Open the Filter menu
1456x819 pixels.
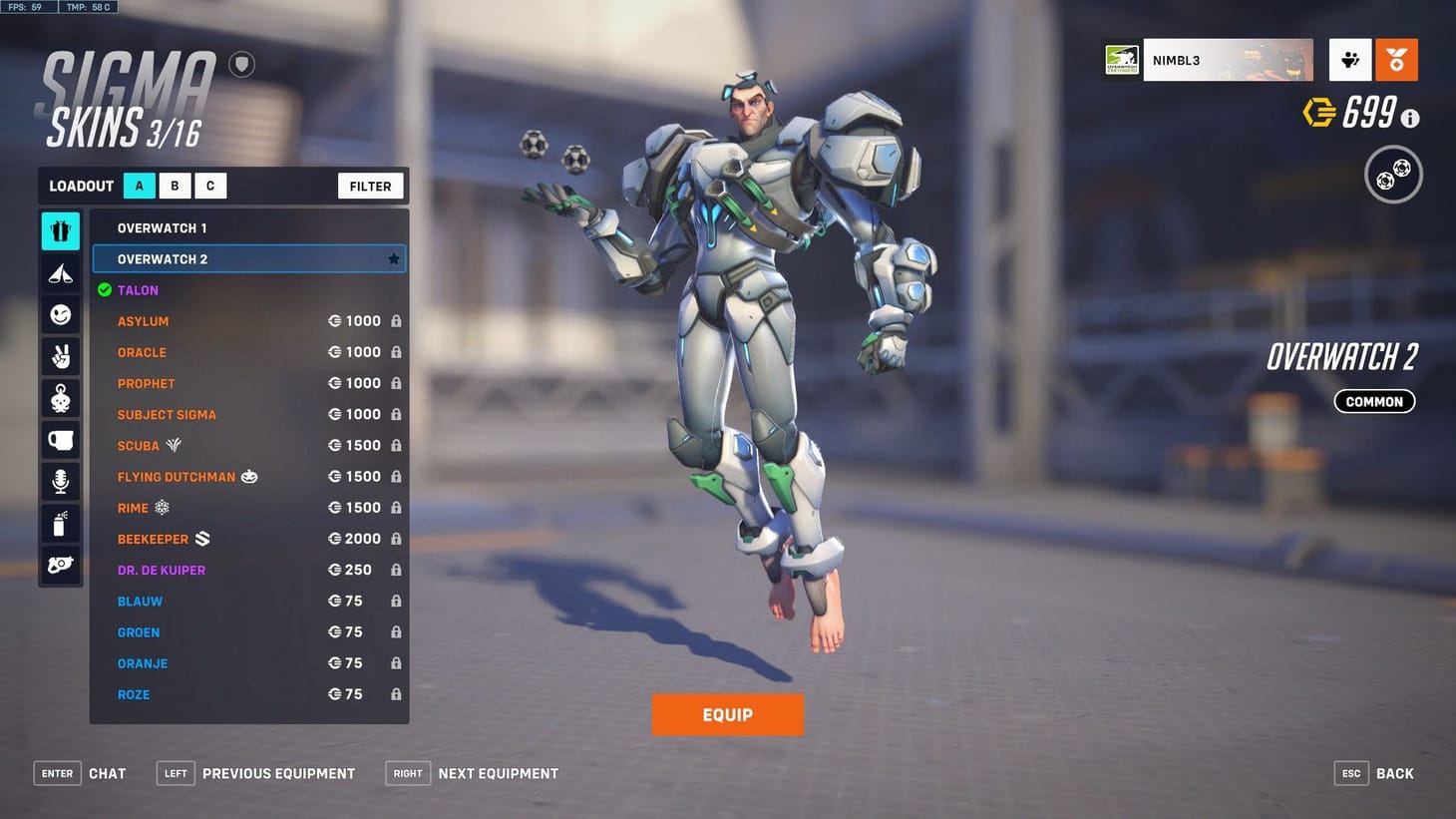[x=370, y=186]
